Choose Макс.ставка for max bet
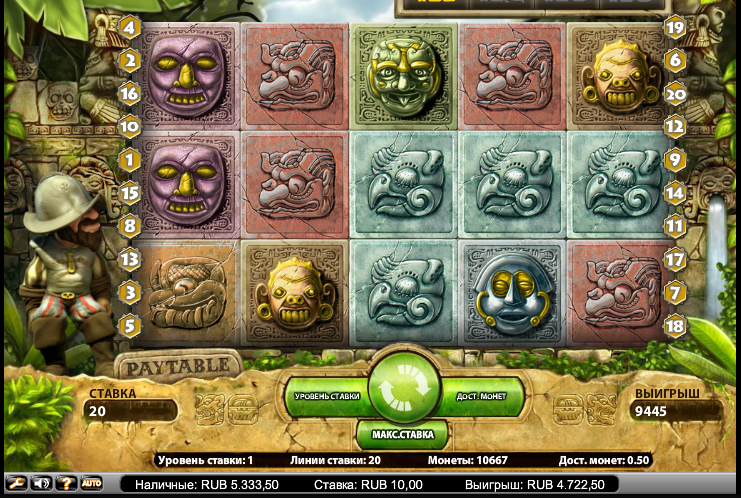The height and width of the screenshot is (498, 741). [401, 435]
